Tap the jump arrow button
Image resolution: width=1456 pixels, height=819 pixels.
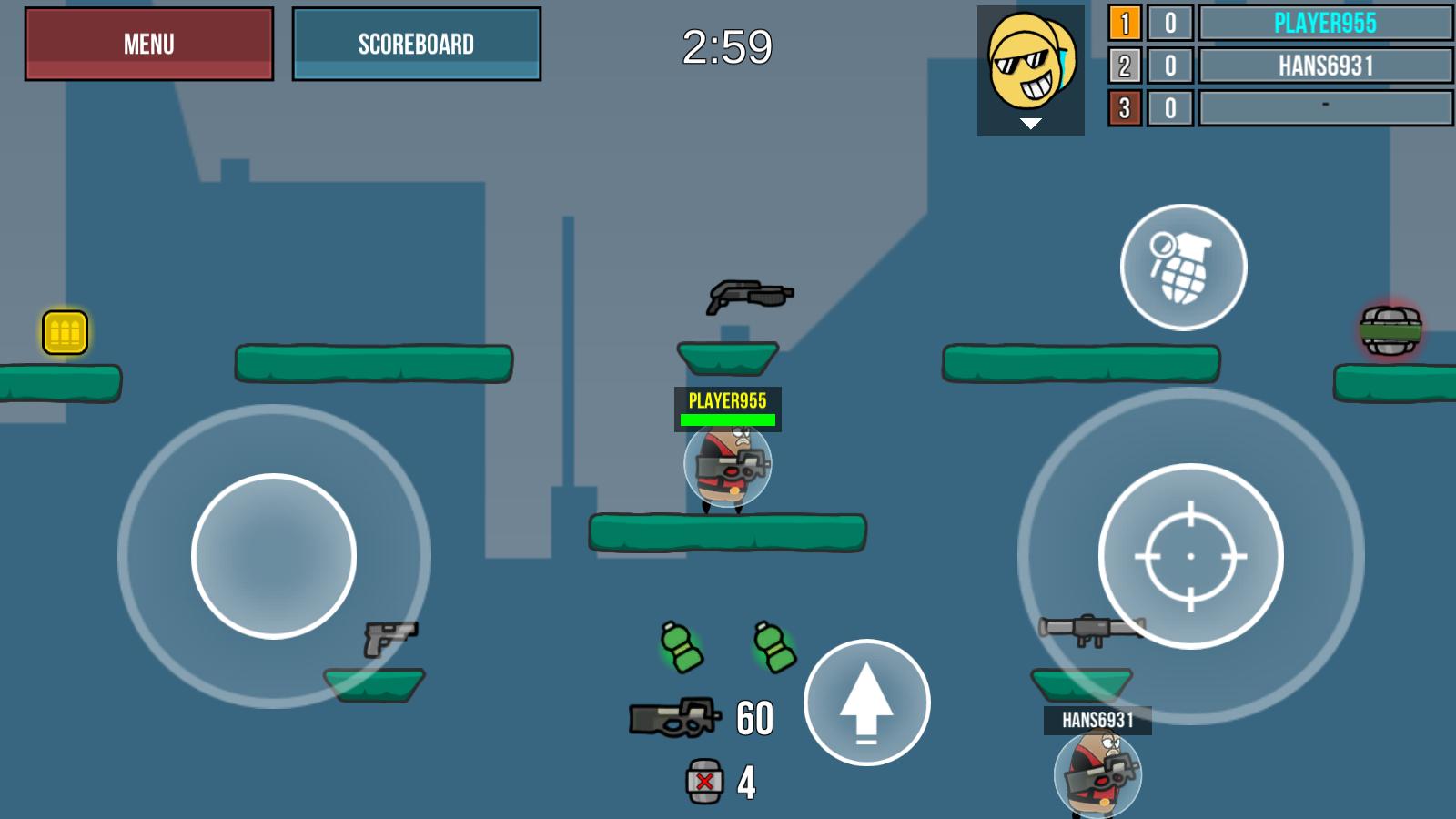(866, 703)
